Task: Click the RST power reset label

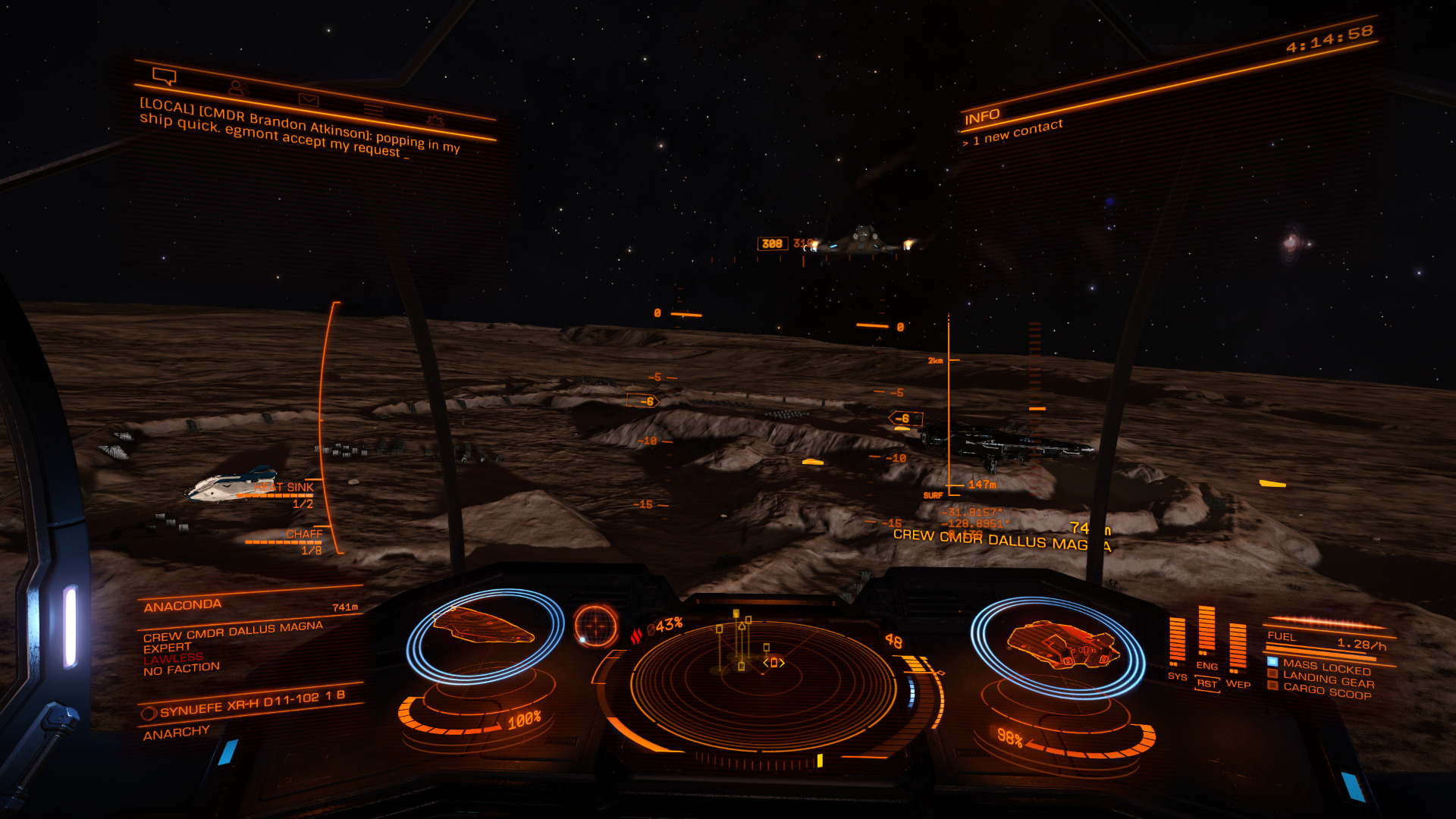Action: [1207, 684]
